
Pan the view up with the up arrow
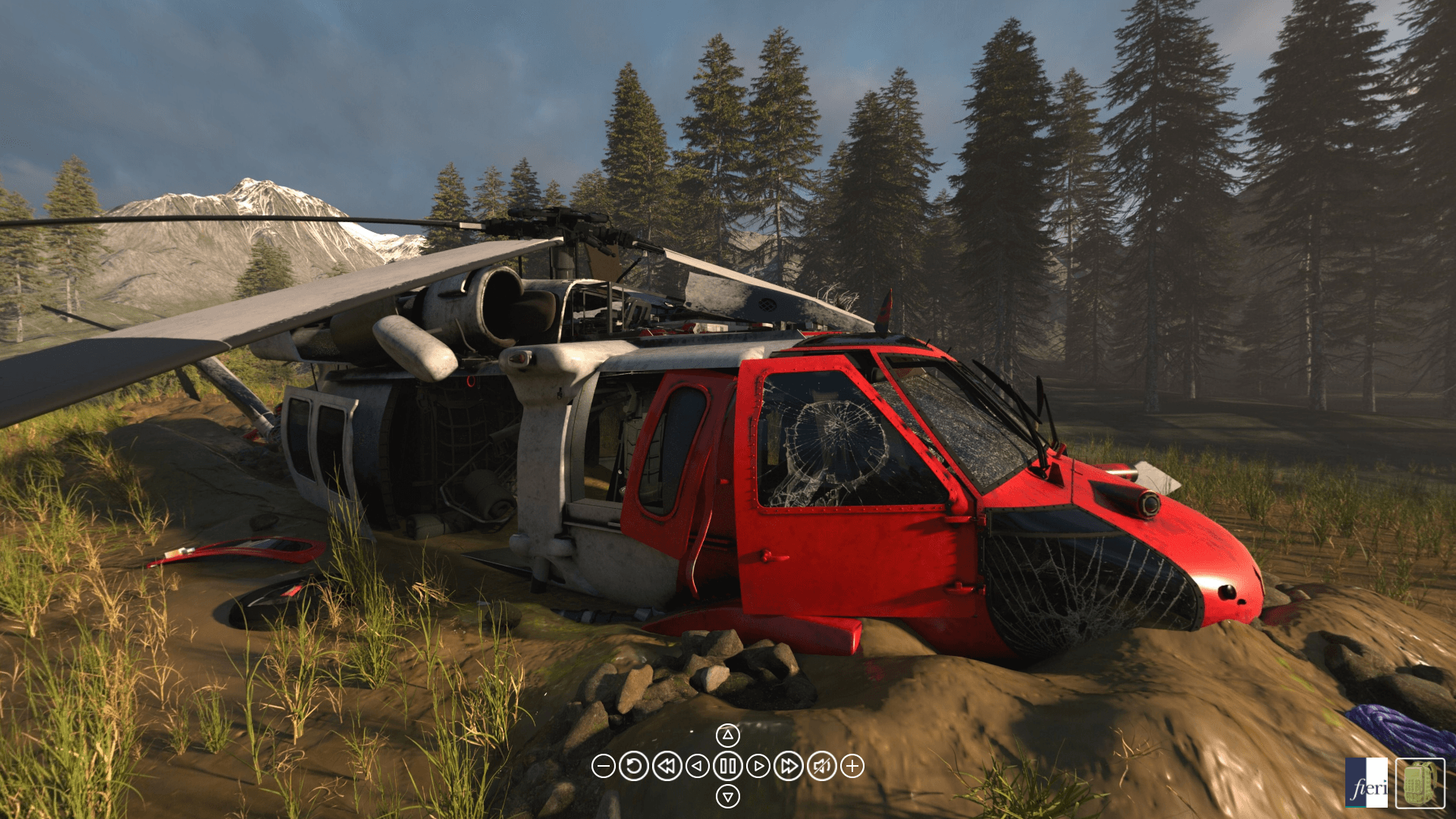tap(727, 735)
